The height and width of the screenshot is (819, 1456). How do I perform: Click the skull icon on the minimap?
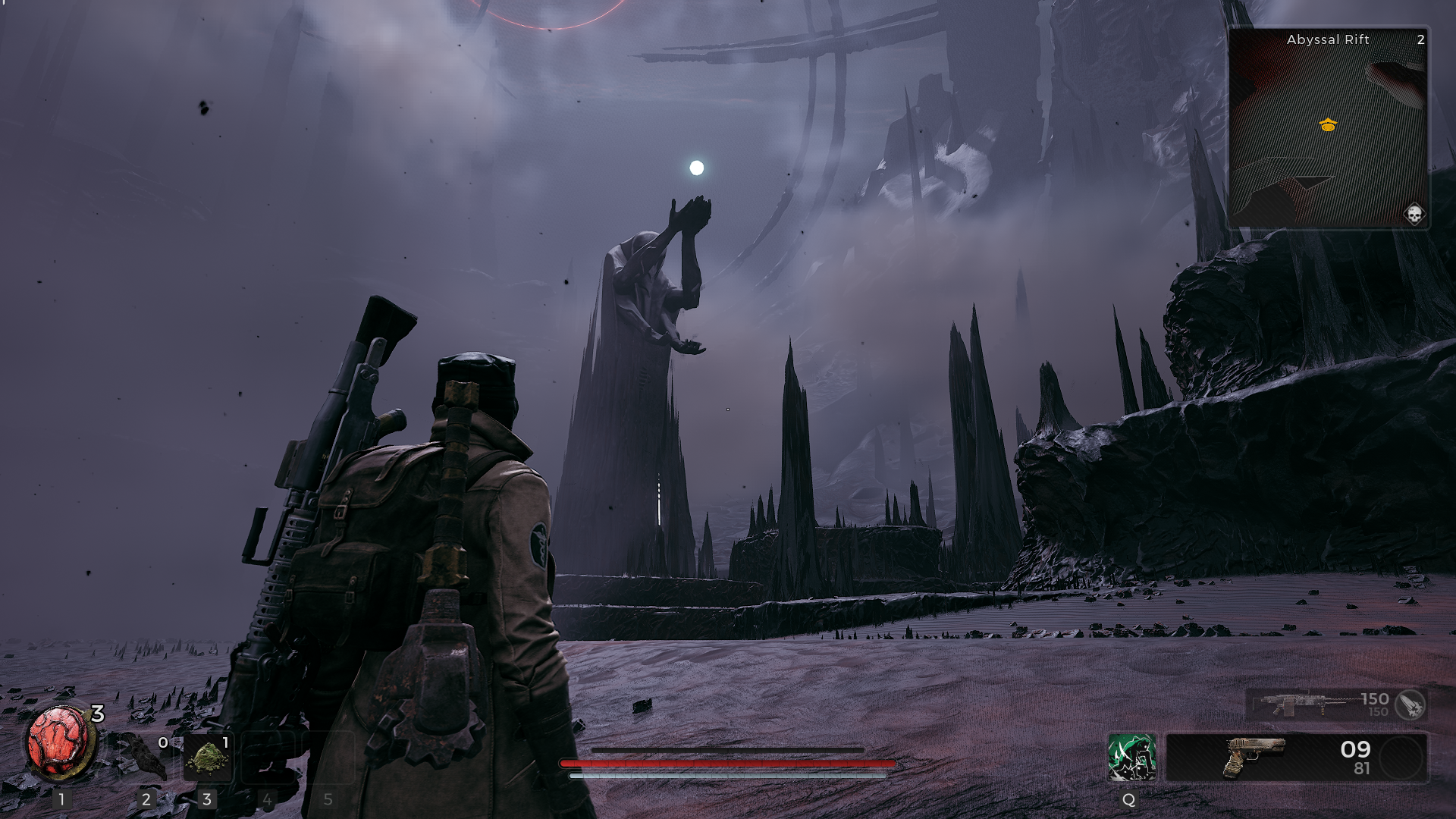coord(1414,215)
